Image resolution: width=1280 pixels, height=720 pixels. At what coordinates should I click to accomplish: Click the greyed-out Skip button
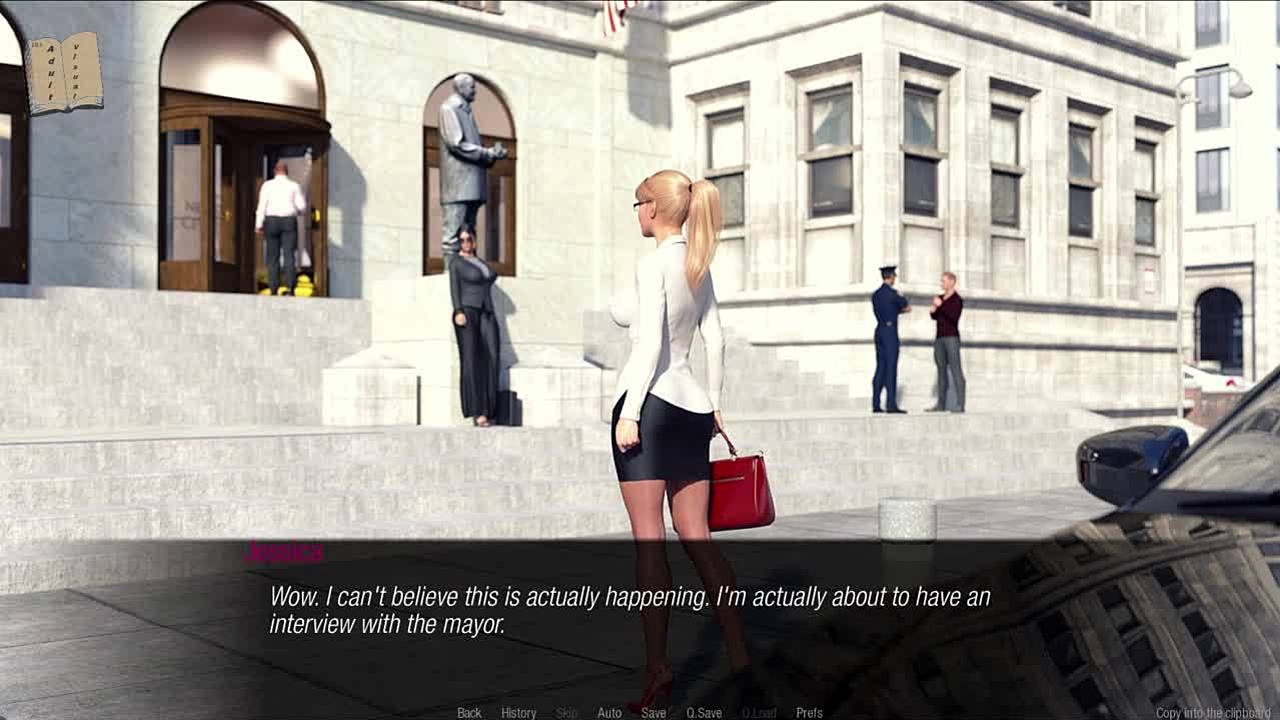[567, 713]
